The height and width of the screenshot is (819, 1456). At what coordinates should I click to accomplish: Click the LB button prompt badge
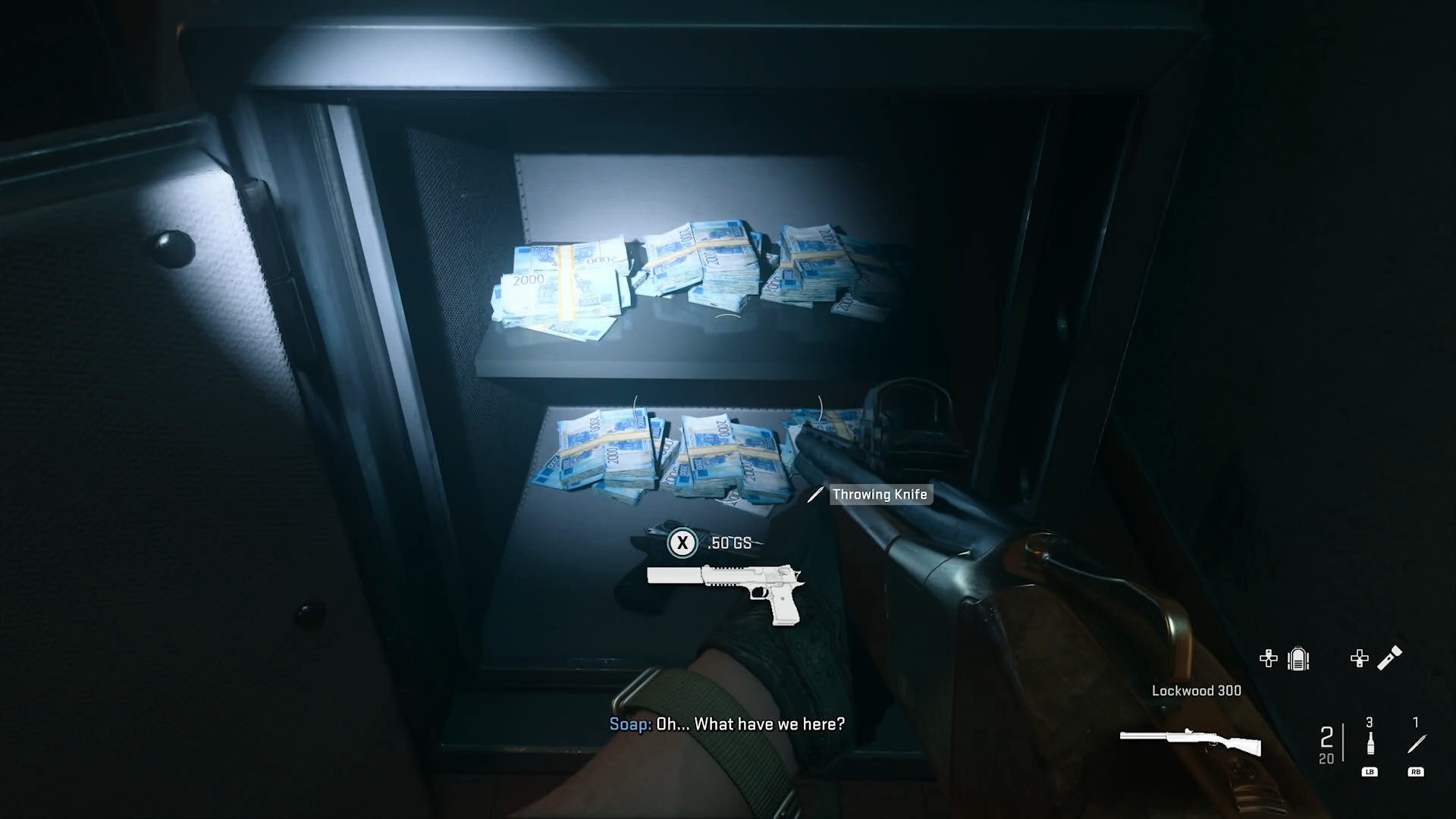tap(1370, 772)
